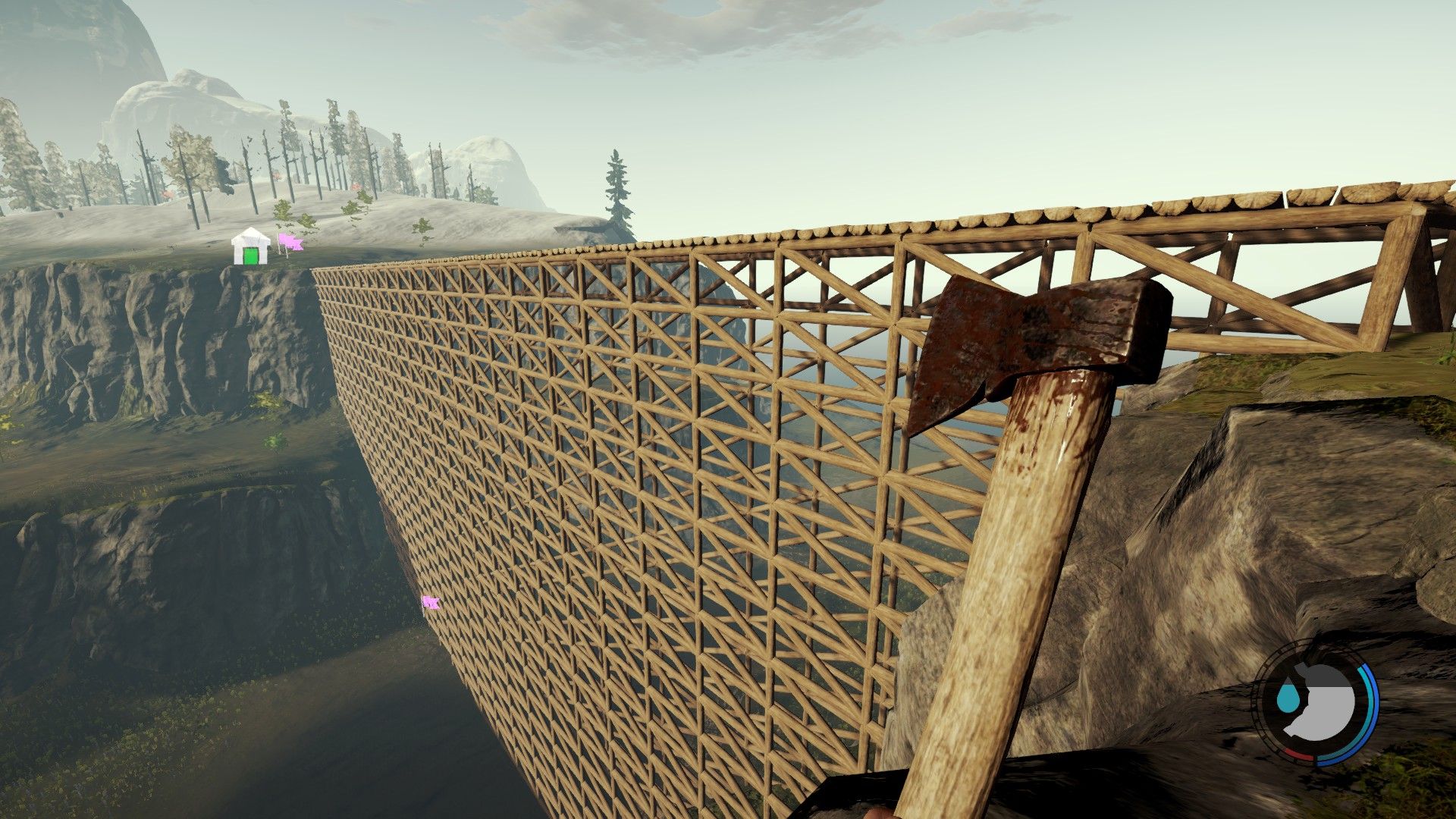Click the green door of the shelter icon
Image resolution: width=1456 pixels, height=819 pixels.
point(250,256)
